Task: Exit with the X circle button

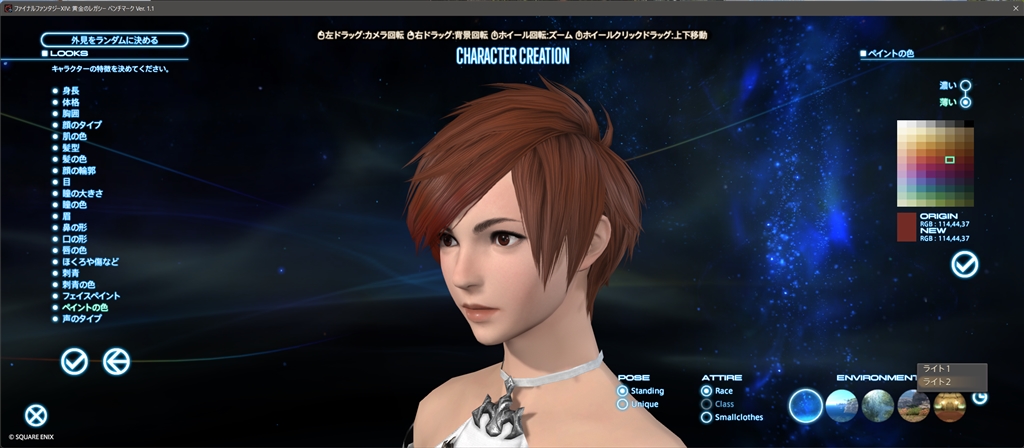Action: [x=36, y=414]
